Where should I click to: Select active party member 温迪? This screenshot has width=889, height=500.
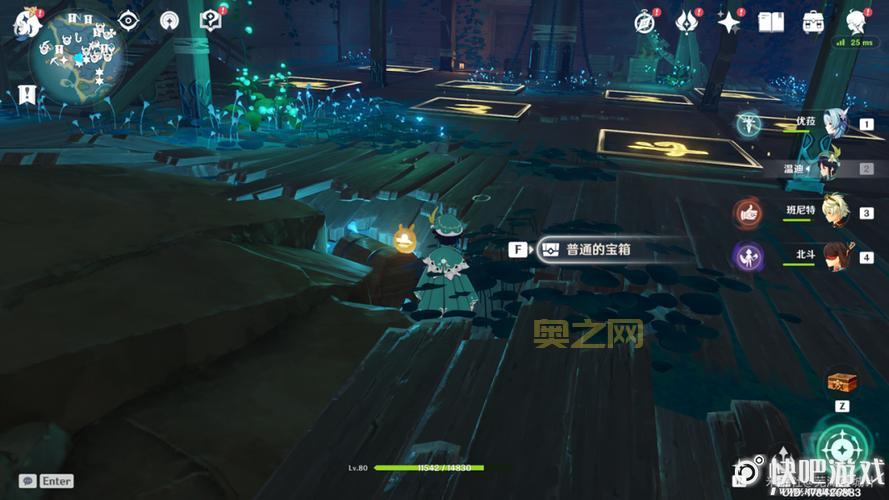tap(830, 167)
